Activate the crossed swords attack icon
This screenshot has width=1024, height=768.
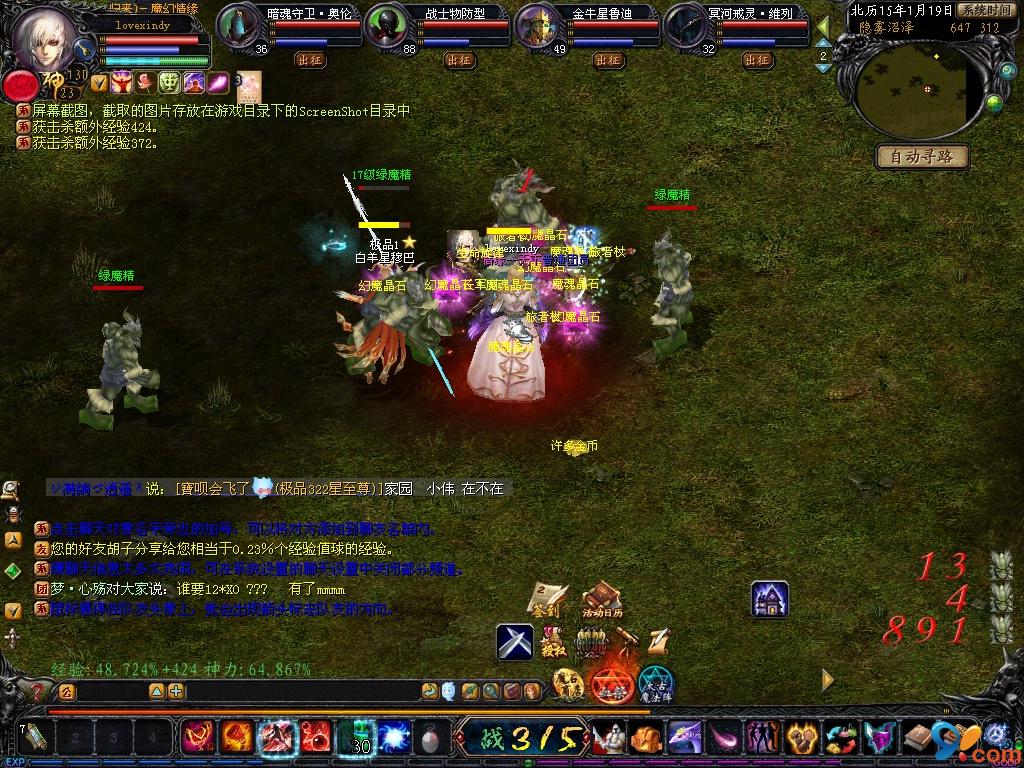(x=515, y=641)
